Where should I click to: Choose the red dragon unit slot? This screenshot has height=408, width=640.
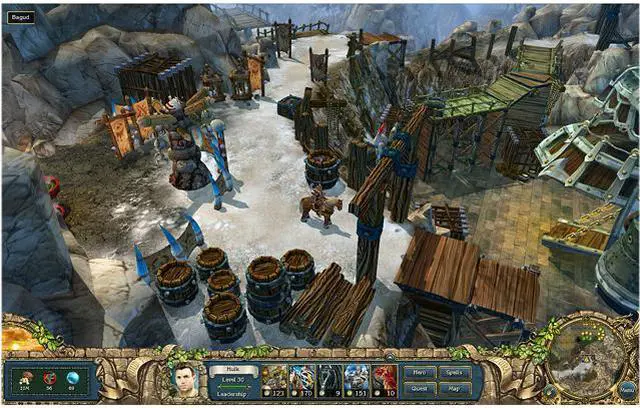click(x=385, y=380)
